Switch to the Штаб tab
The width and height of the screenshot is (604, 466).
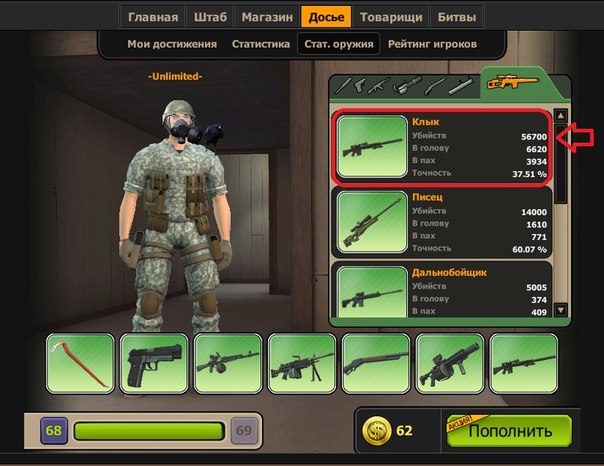click(x=210, y=17)
